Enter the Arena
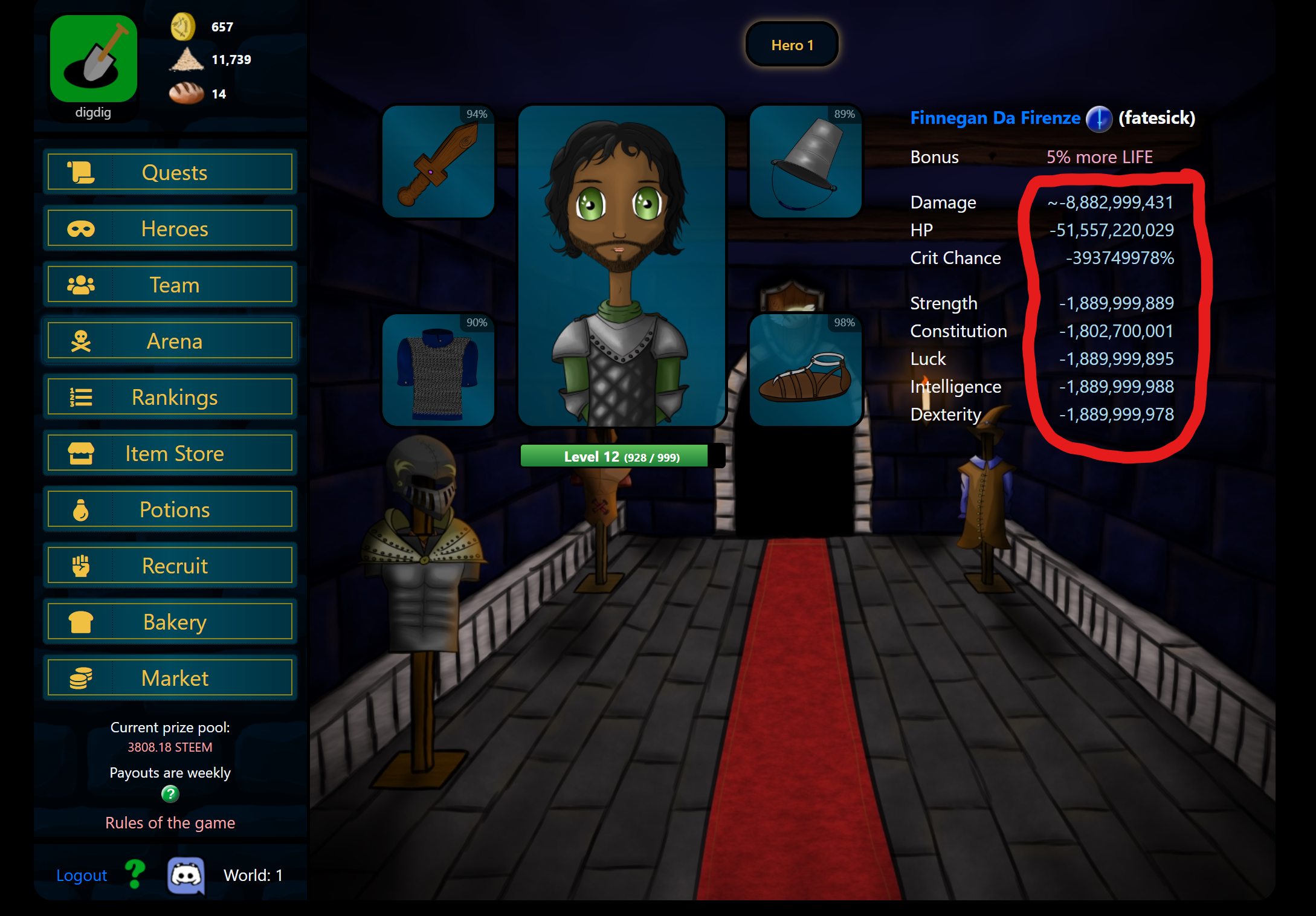 (170, 341)
